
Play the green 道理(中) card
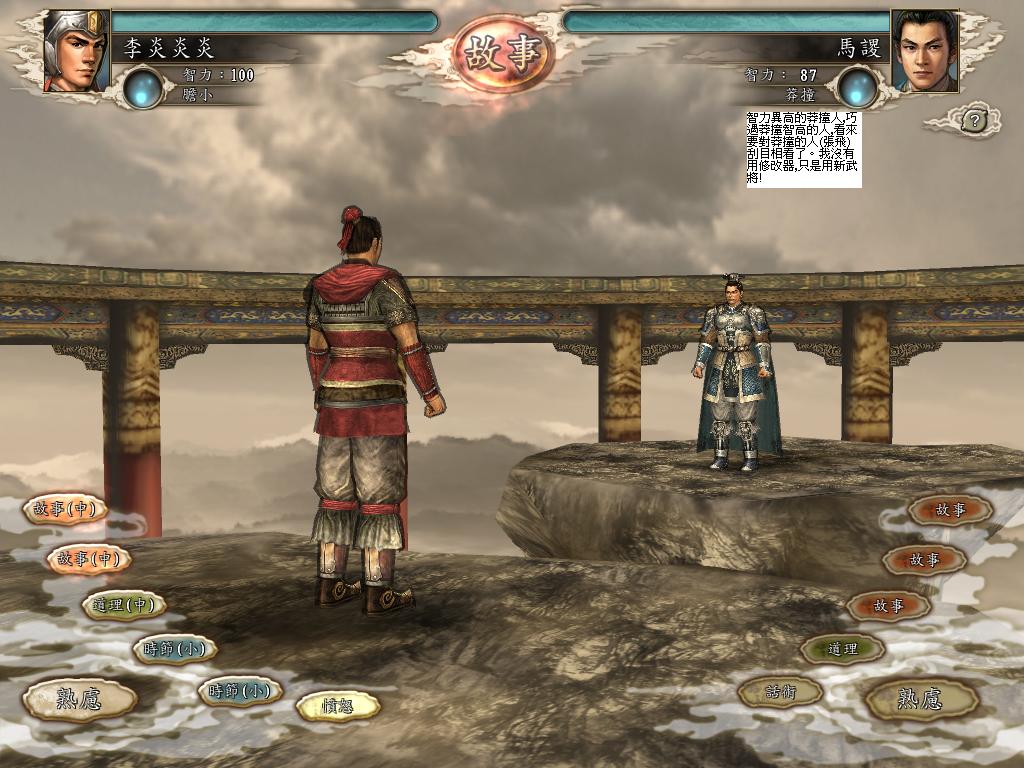coord(123,605)
